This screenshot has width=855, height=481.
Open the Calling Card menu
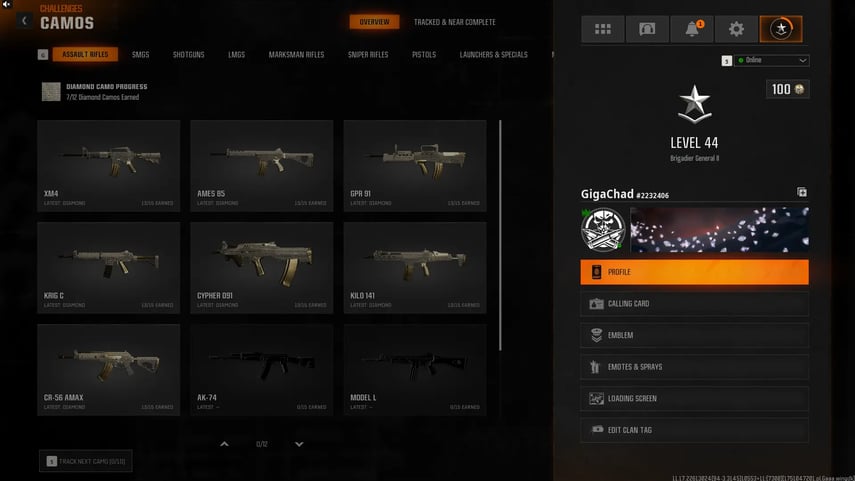pos(694,304)
